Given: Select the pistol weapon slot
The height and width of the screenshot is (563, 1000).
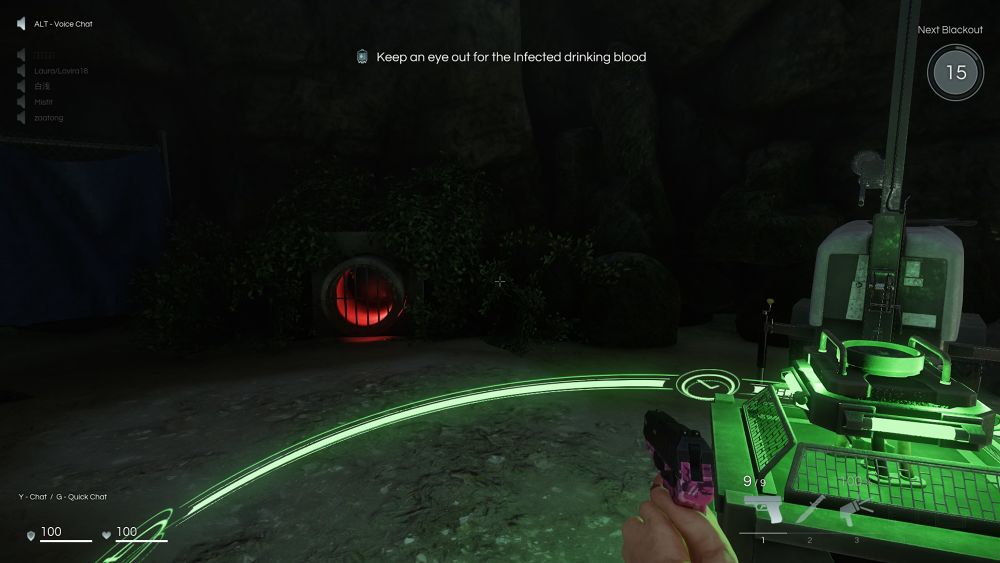Looking at the screenshot, I should (763, 509).
